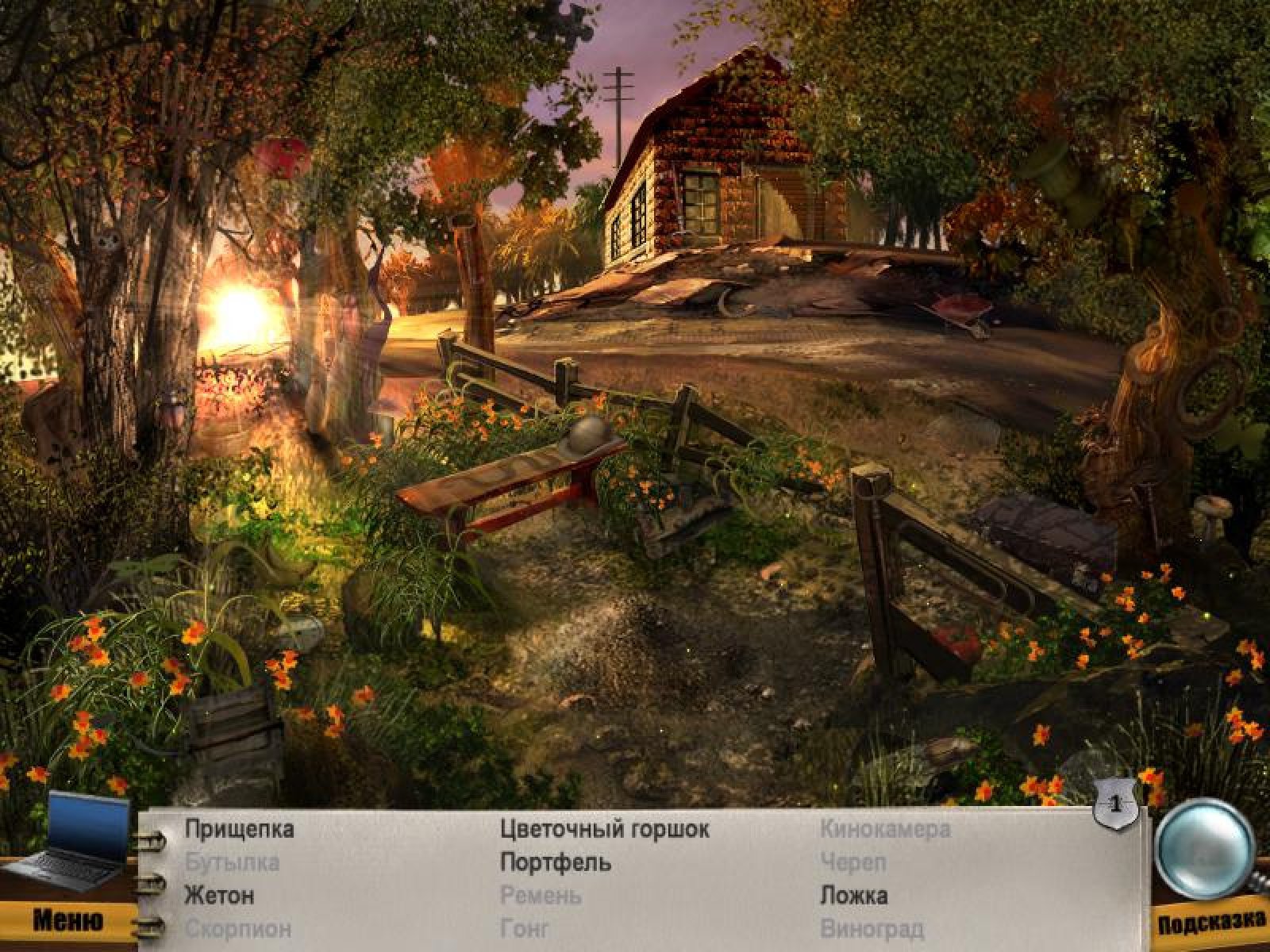
Task: Choose Цветочный горшок from the list
Action: [x=605, y=829]
